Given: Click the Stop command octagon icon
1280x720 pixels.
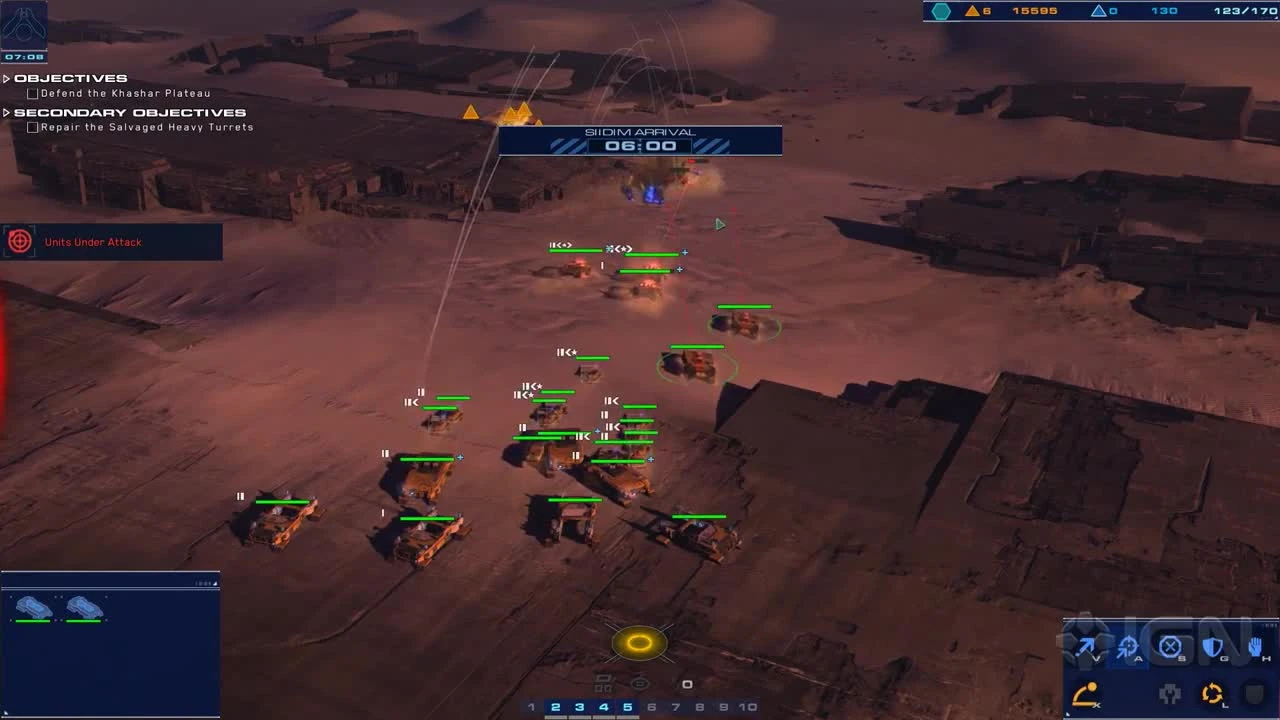Looking at the screenshot, I should (1168, 645).
